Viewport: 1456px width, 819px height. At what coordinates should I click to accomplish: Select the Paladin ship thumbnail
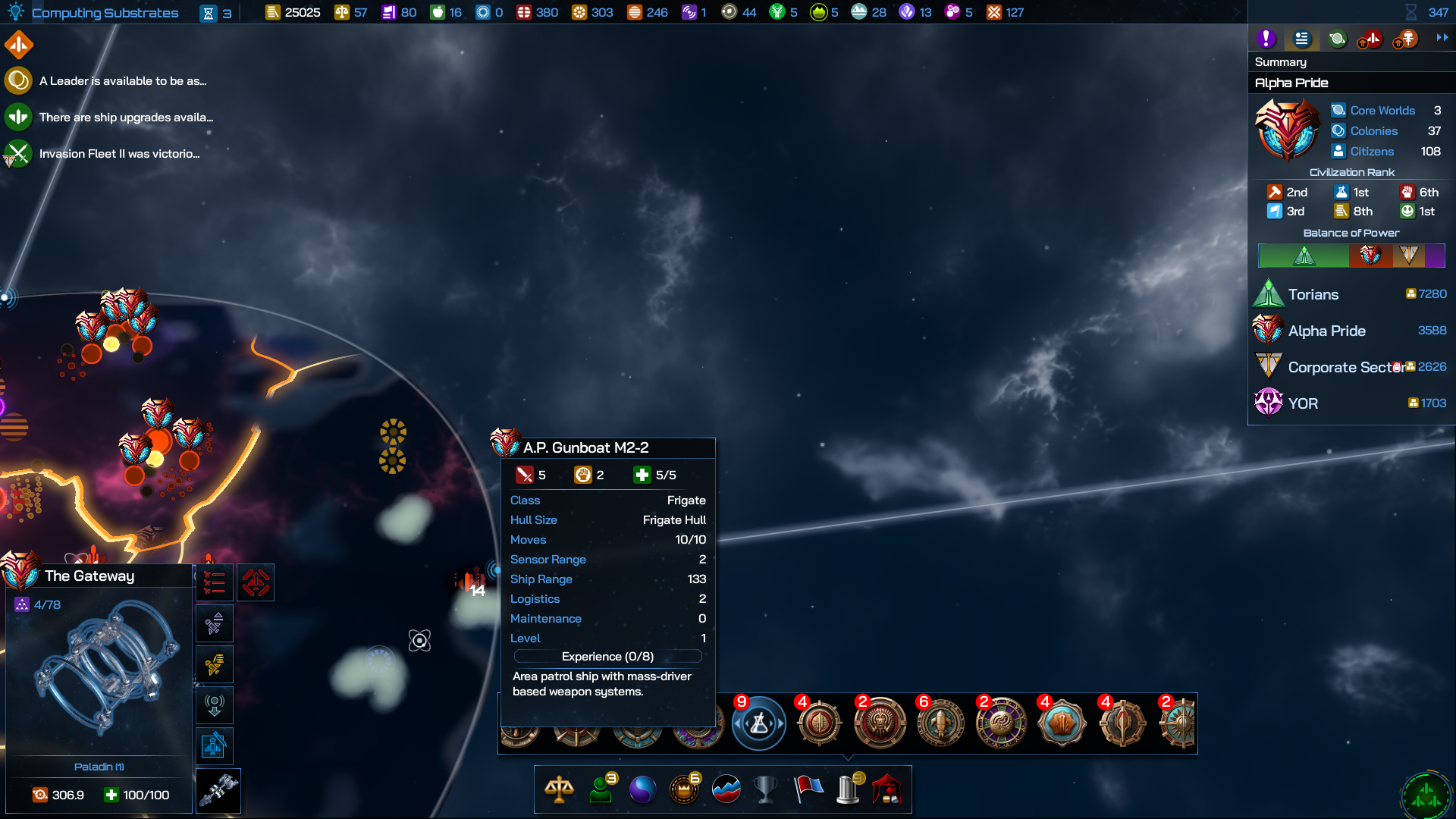tap(99, 671)
